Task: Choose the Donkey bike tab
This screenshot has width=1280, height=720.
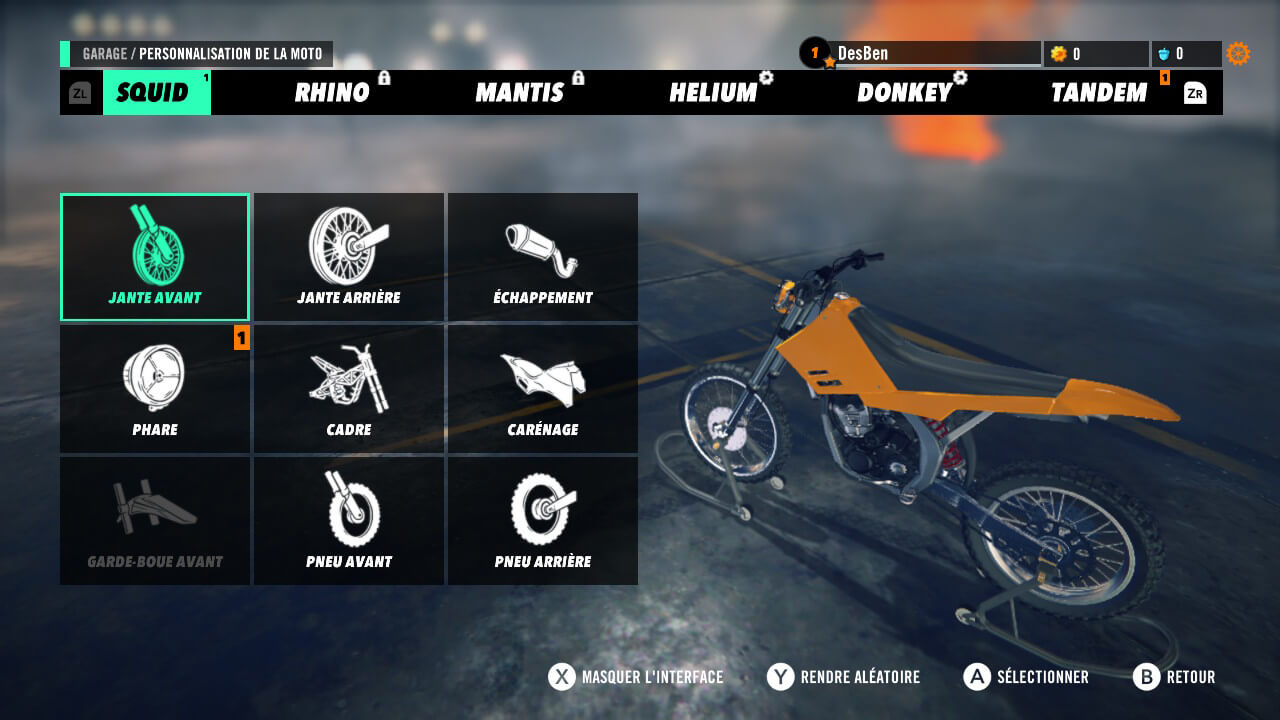Action: [x=904, y=93]
